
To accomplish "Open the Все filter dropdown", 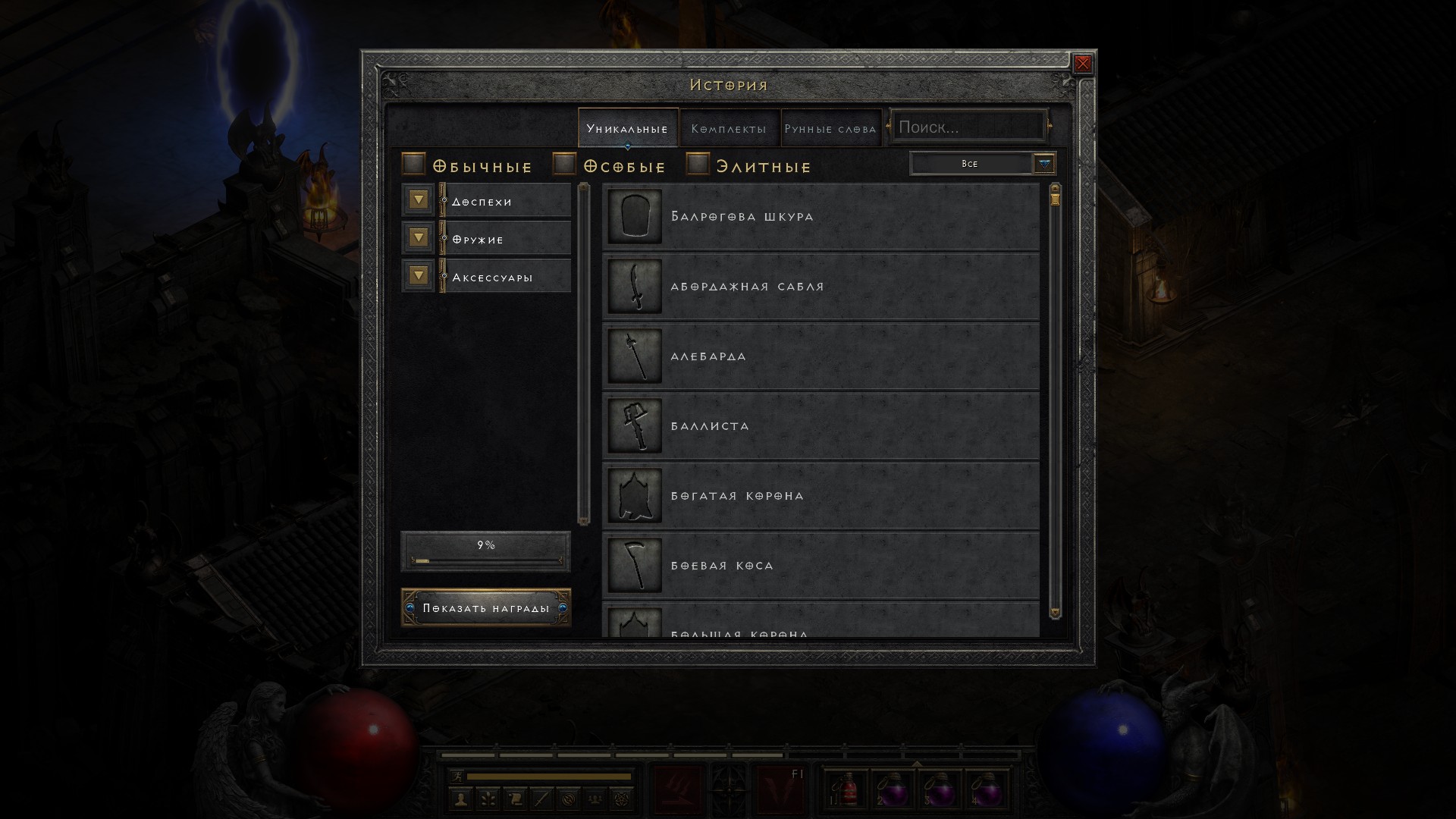I will [x=1044, y=164].
